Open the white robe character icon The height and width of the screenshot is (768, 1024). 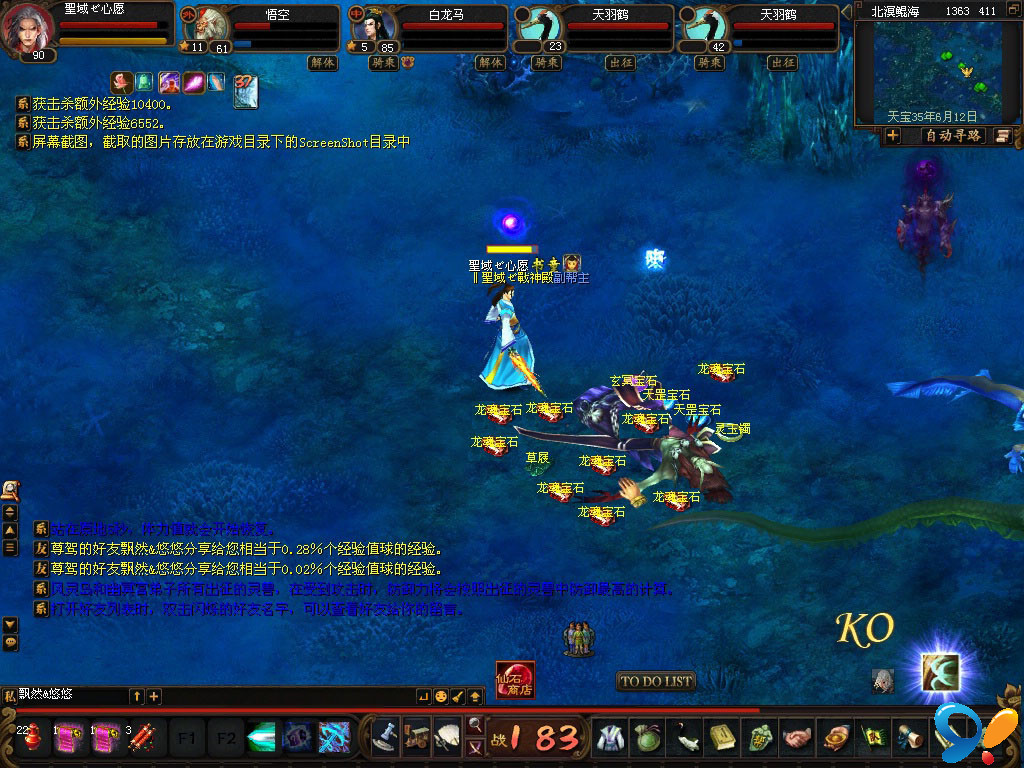(609, 738)
